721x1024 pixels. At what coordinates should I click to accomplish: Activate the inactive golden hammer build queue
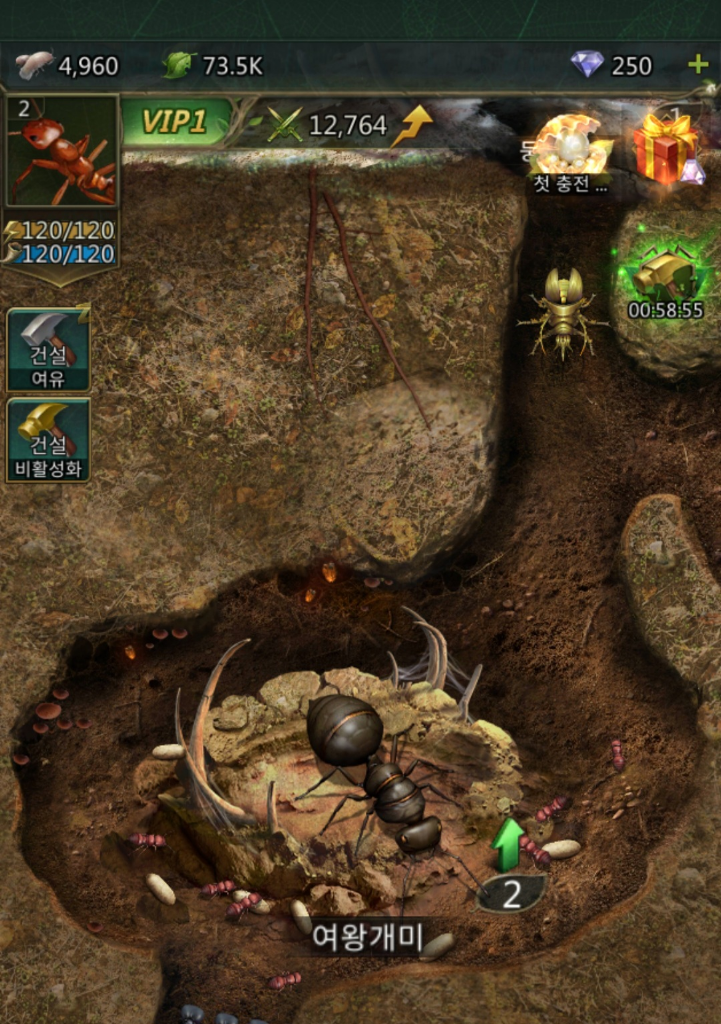tap(48, 439)
